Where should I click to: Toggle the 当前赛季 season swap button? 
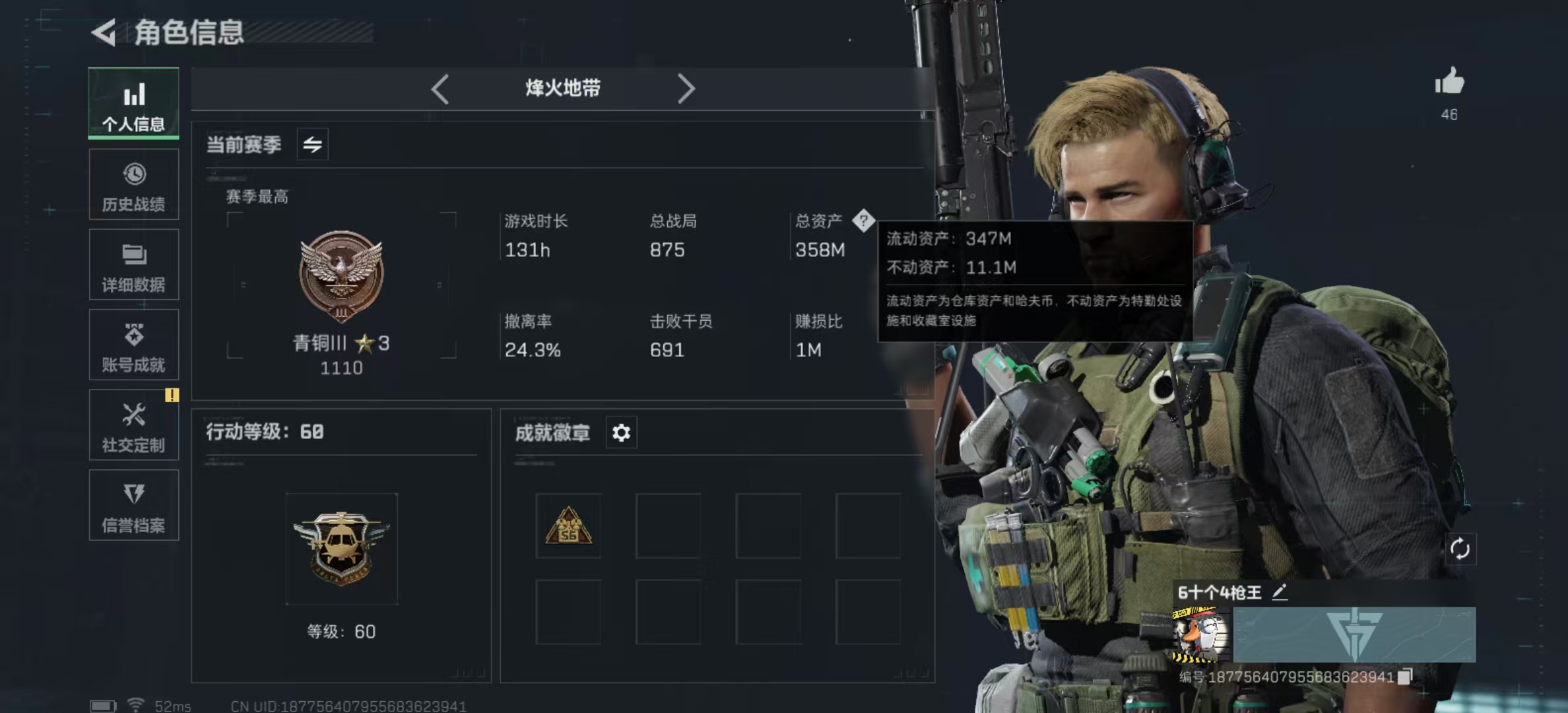pos(312,144)
